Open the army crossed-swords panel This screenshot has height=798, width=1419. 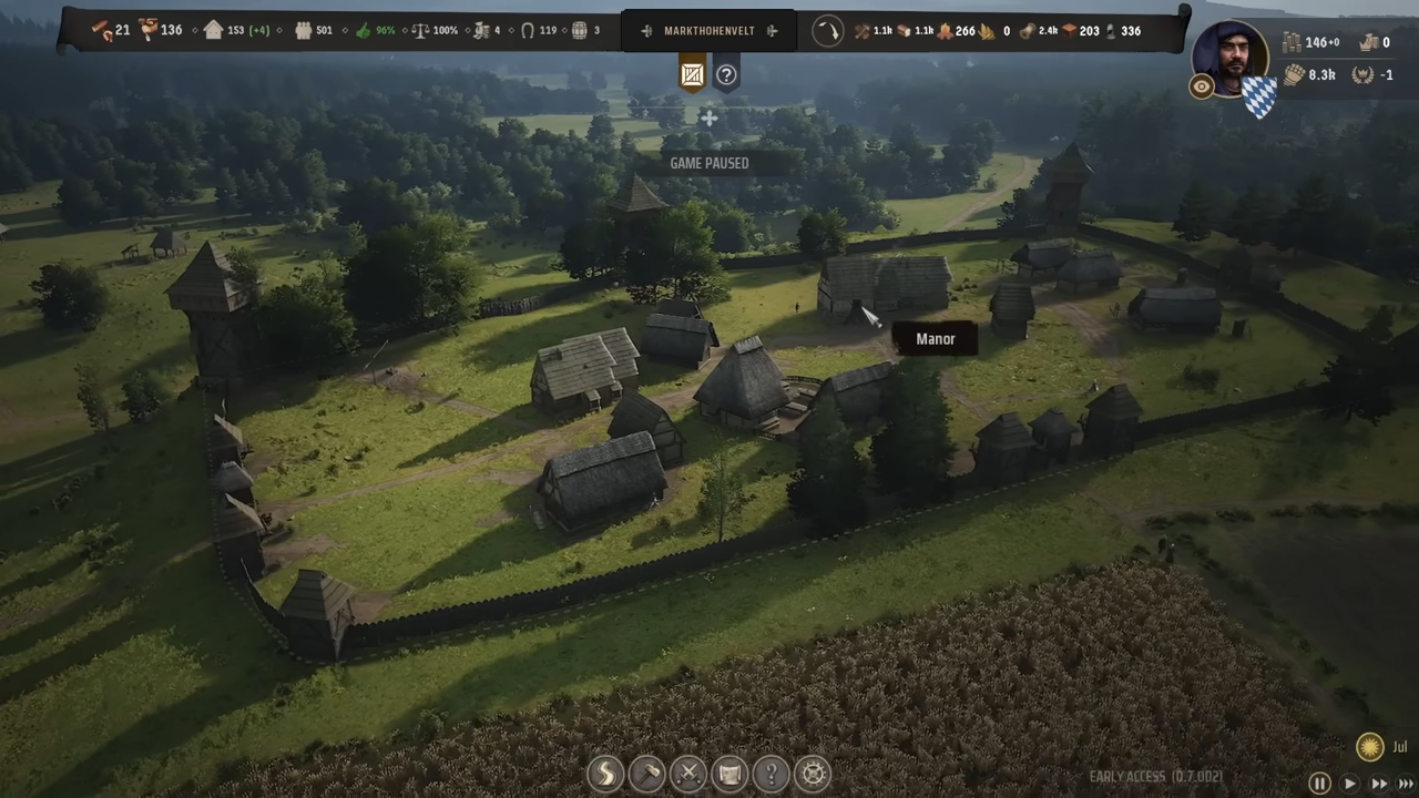click(x=689, y=773)
